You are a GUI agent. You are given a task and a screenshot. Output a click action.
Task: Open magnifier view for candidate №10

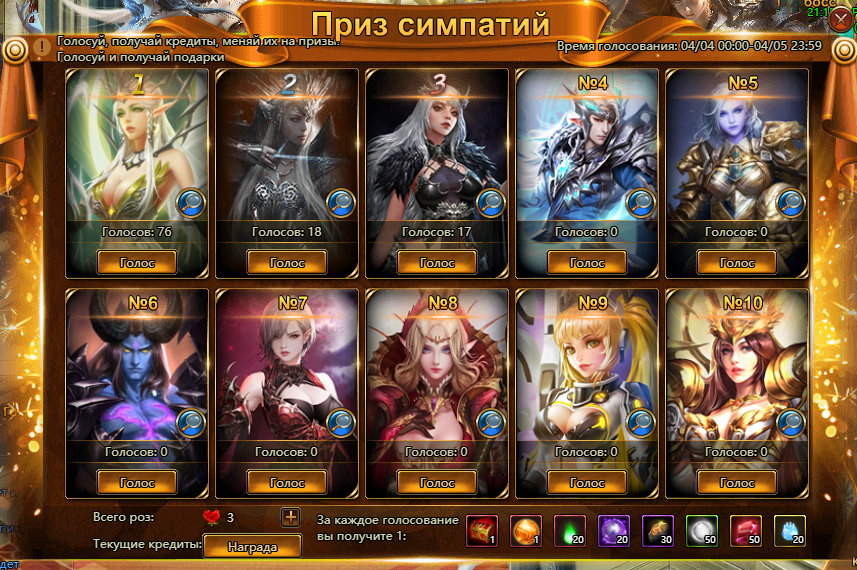pos(791,423)
